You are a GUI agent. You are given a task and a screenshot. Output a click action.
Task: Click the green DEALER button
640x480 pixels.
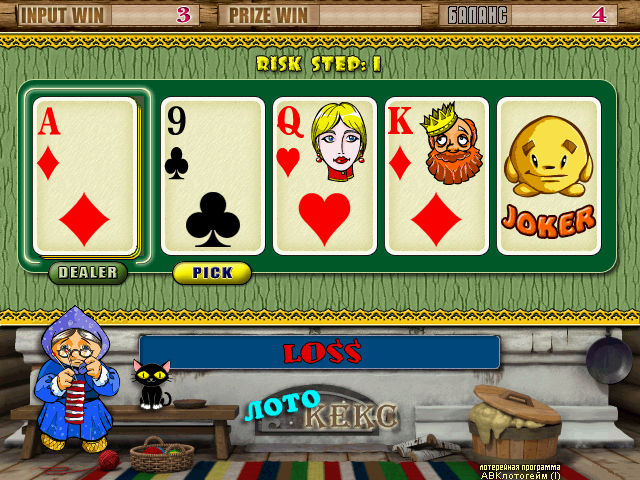pos(88,272)
